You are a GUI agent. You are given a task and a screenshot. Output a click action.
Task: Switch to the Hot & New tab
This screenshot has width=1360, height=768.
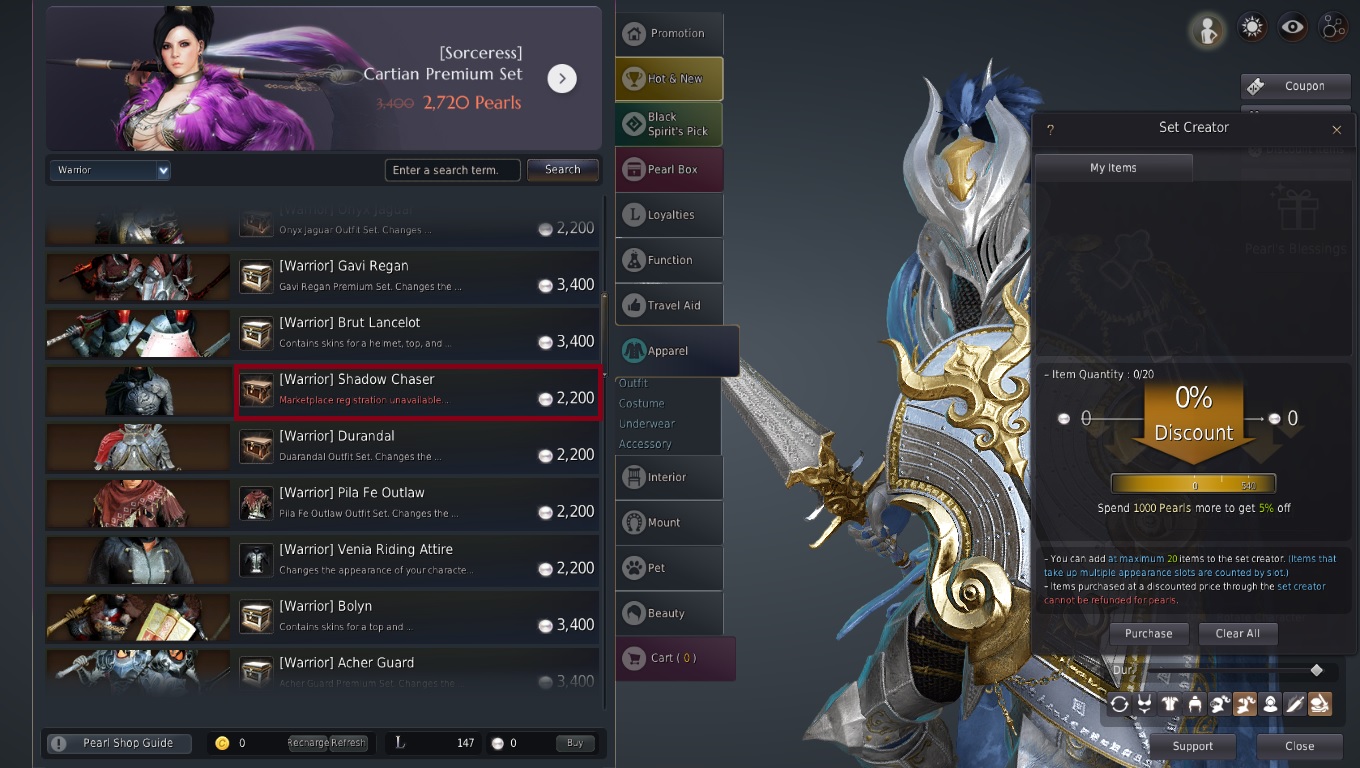[x=668, y=78]
